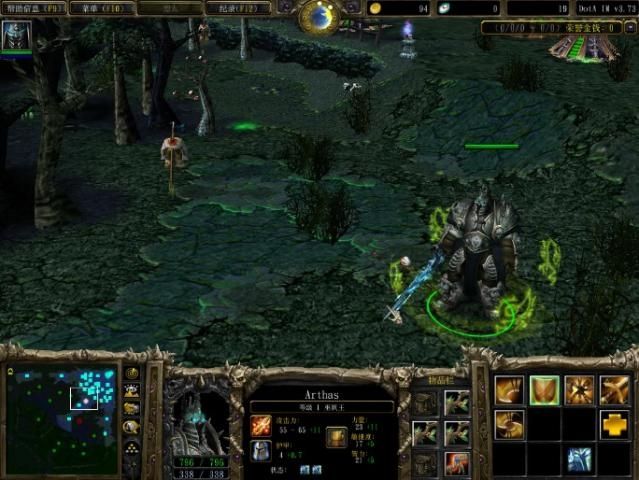The height and width of the screenshot is (480, 639).
Task: Activate the blue ability icon in the command card
Action: [579, 459]
